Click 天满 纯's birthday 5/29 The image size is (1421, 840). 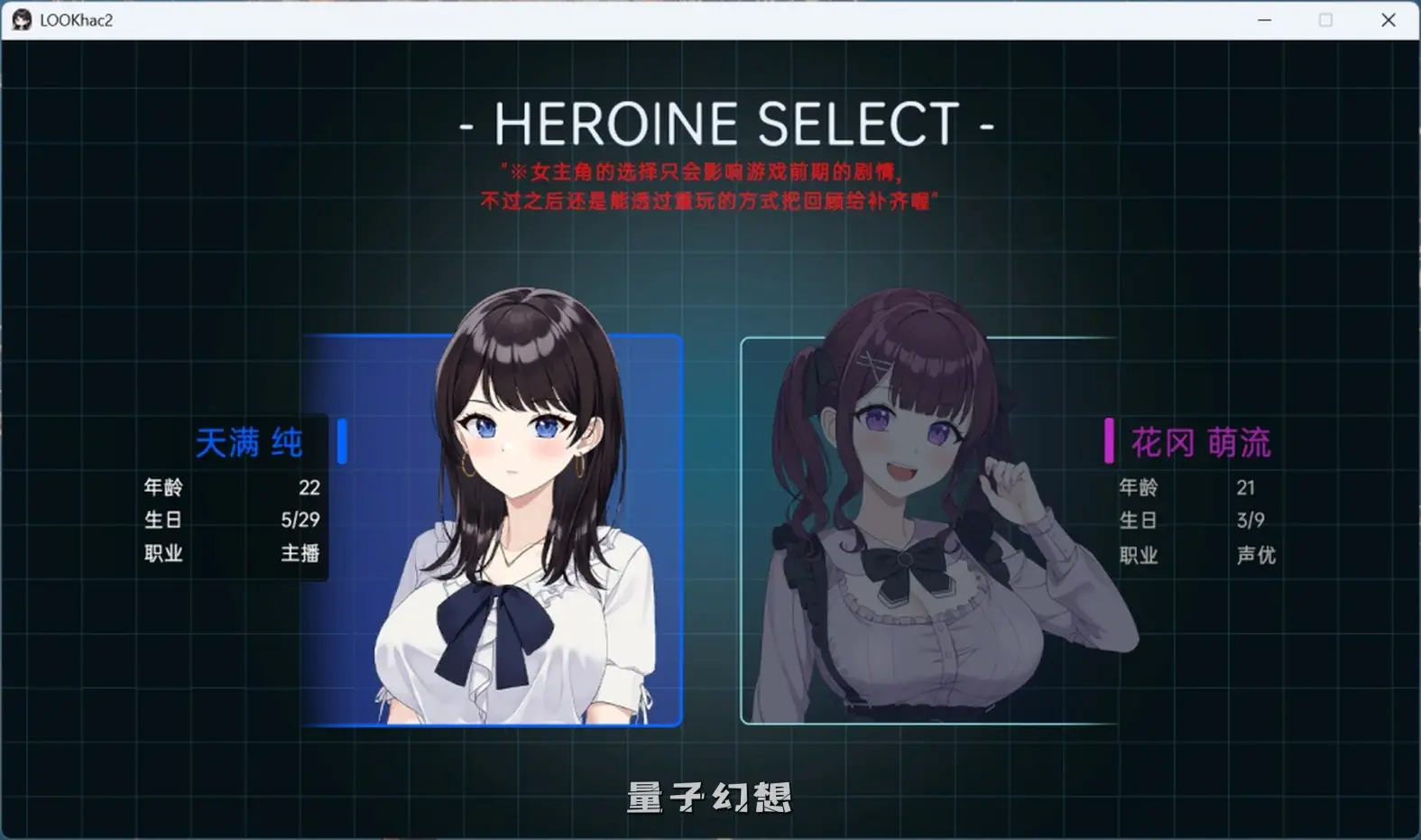300,521
